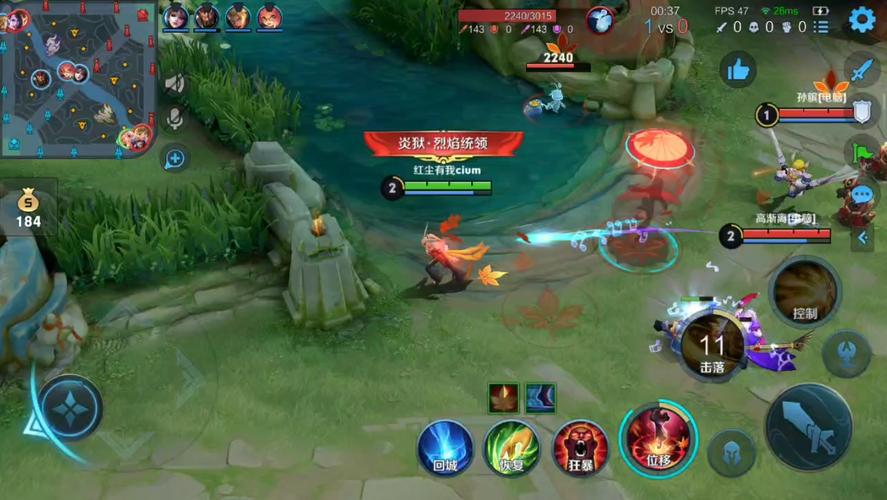887x500 pixels.
Task: Use the 回城 recall skill
Action: click(x=445, y=446)
